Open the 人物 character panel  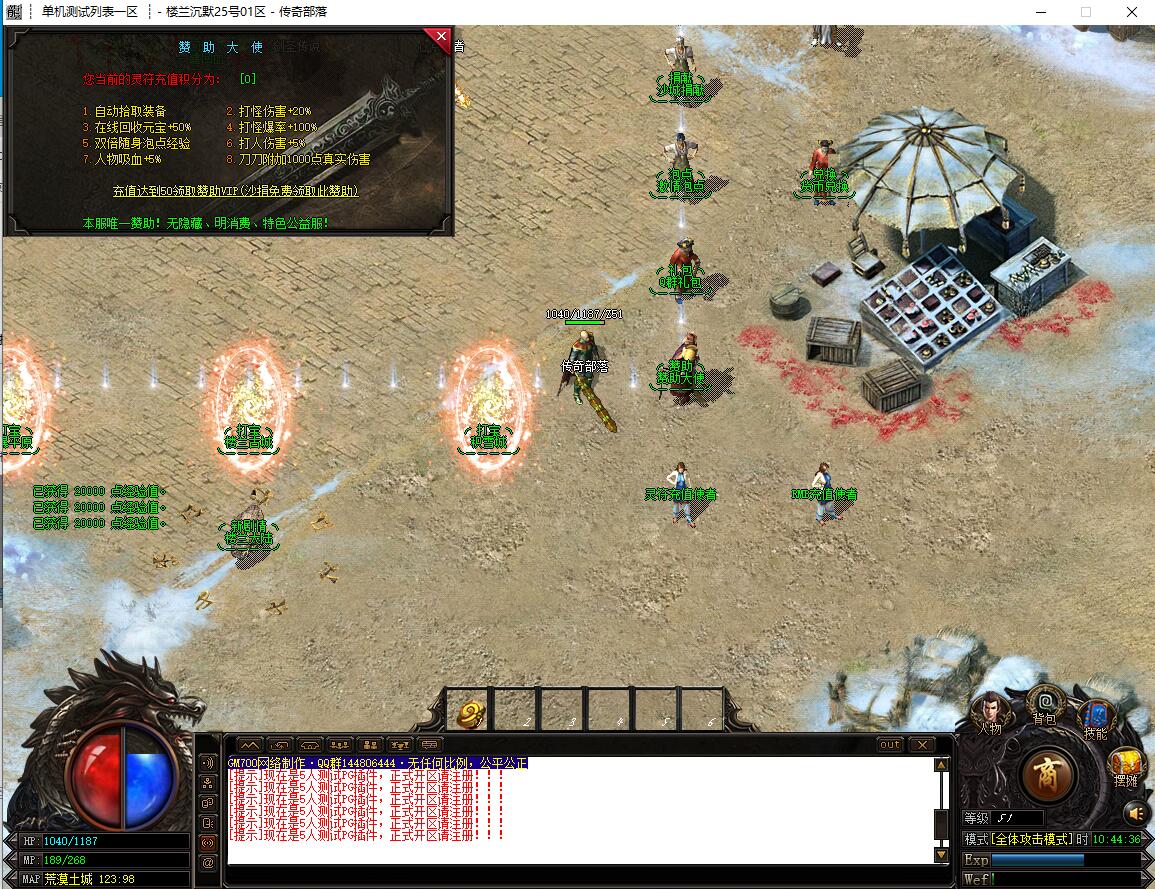point(990,711)
